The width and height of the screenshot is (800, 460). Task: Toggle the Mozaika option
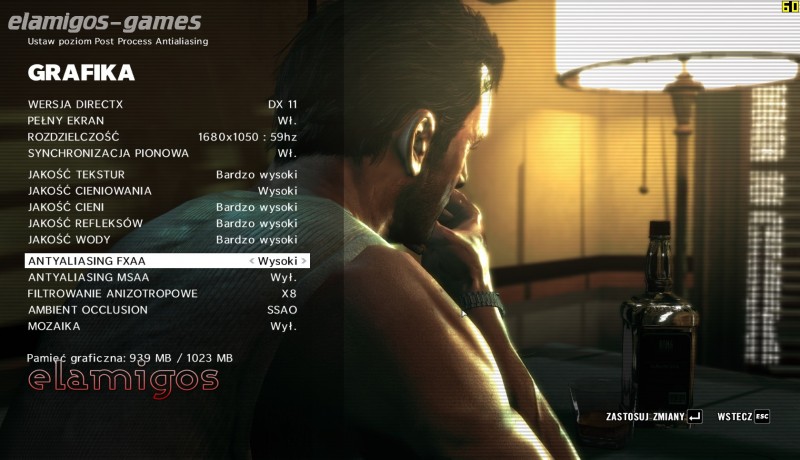tap(162, 326)
